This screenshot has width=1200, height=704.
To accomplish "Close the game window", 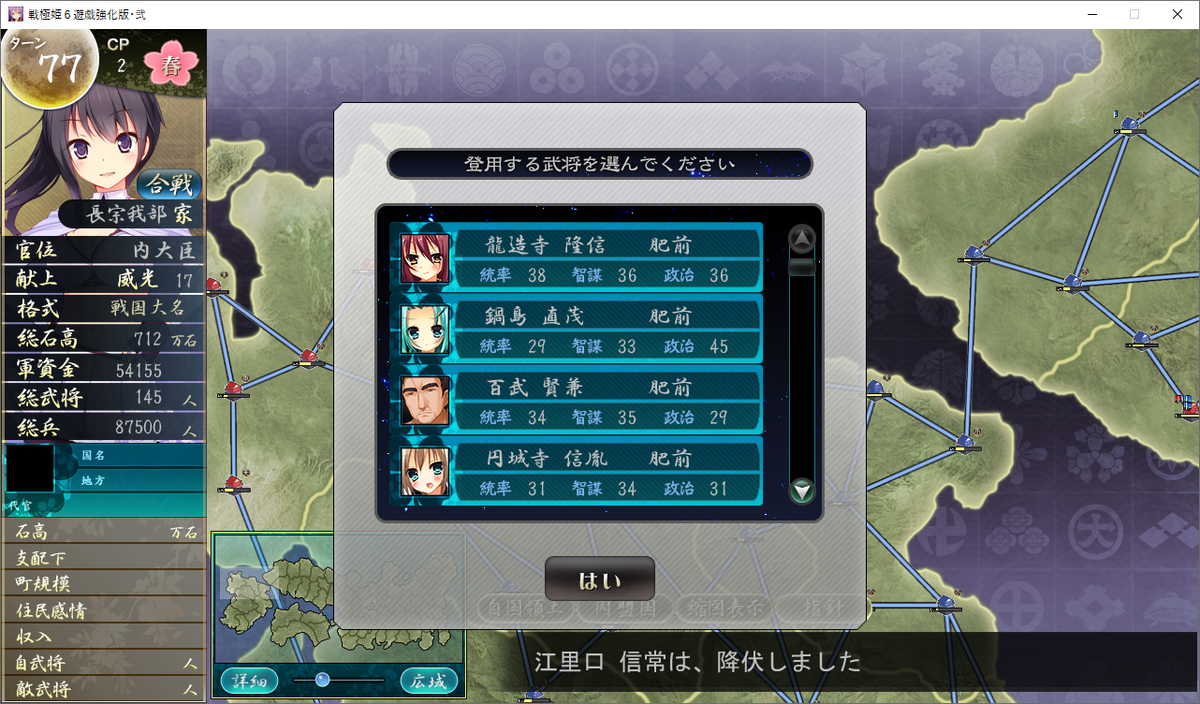I will [1177, 14].
